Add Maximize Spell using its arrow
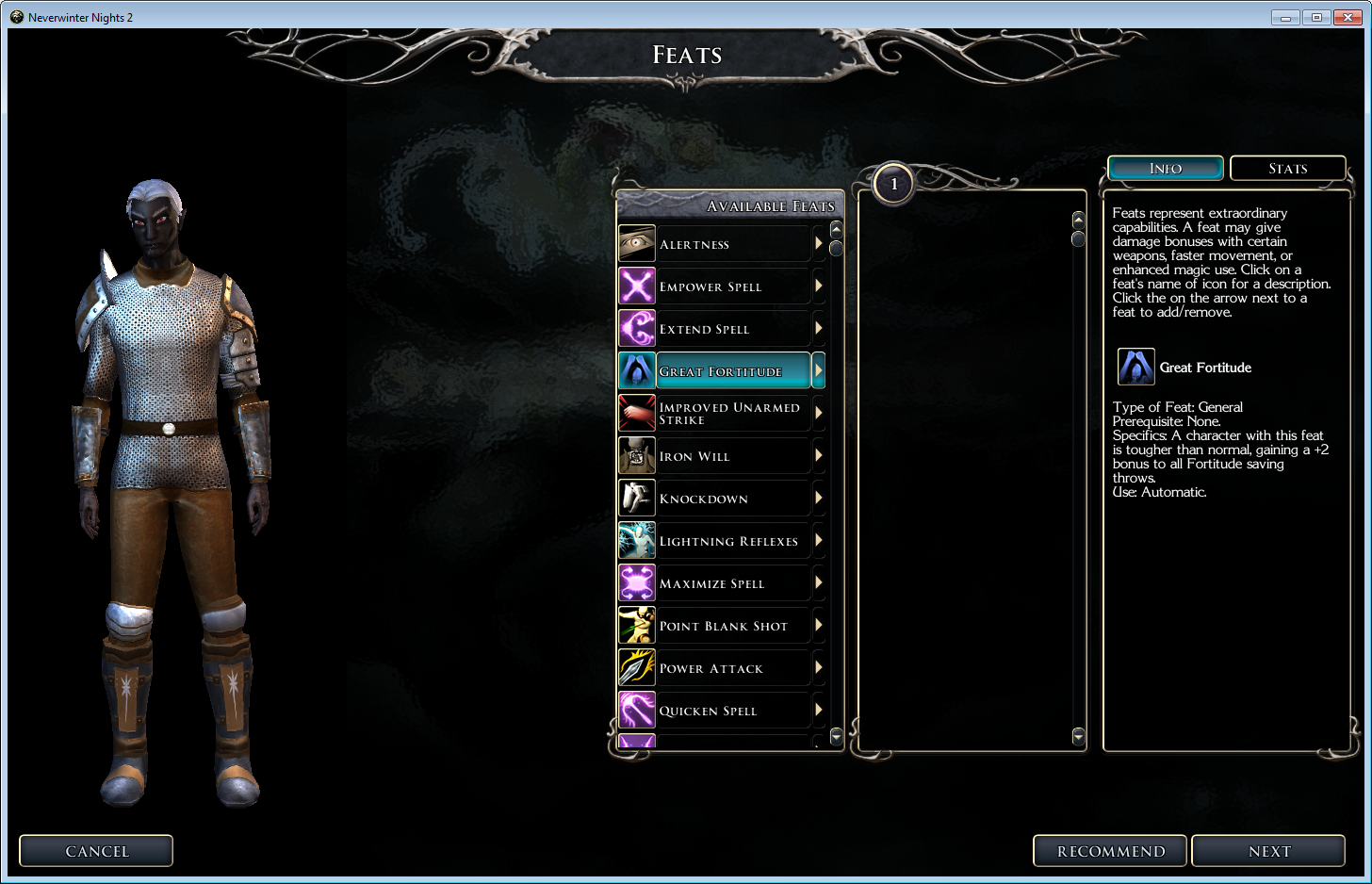 (x=818, y=583)
